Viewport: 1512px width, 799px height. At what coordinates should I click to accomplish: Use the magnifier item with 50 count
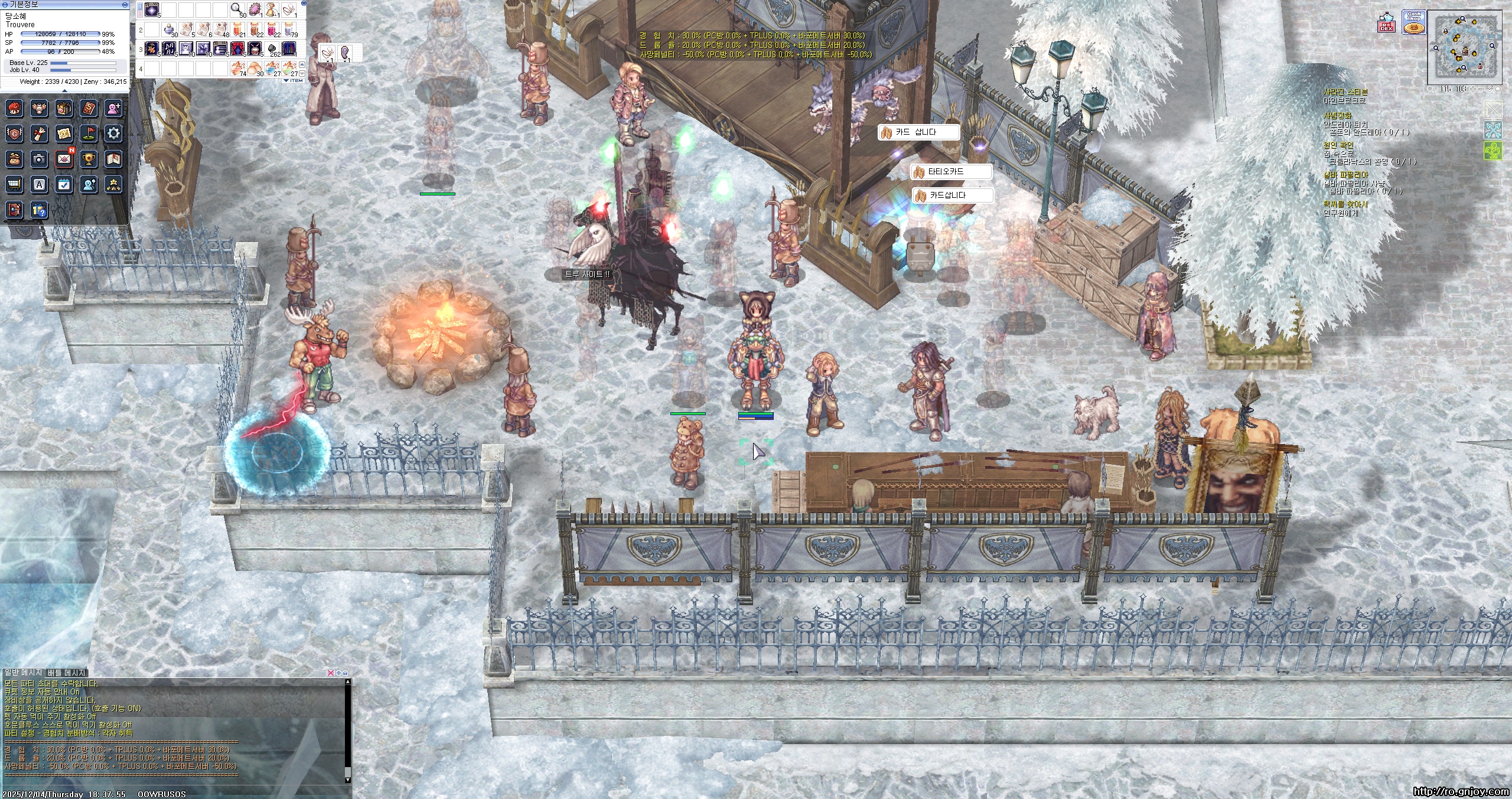[x=236, y=9]
